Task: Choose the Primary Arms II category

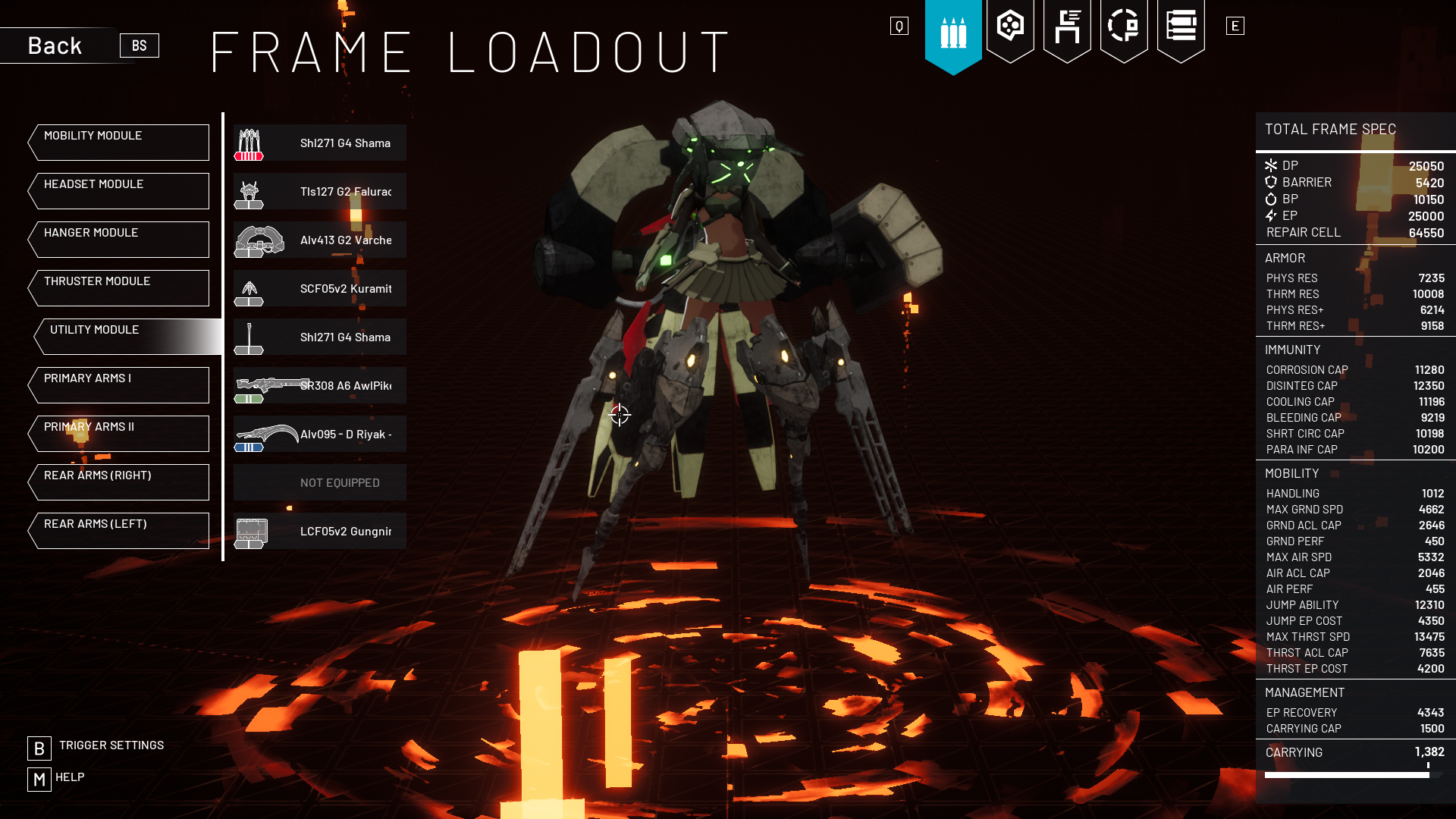Action: pos(119,434)
